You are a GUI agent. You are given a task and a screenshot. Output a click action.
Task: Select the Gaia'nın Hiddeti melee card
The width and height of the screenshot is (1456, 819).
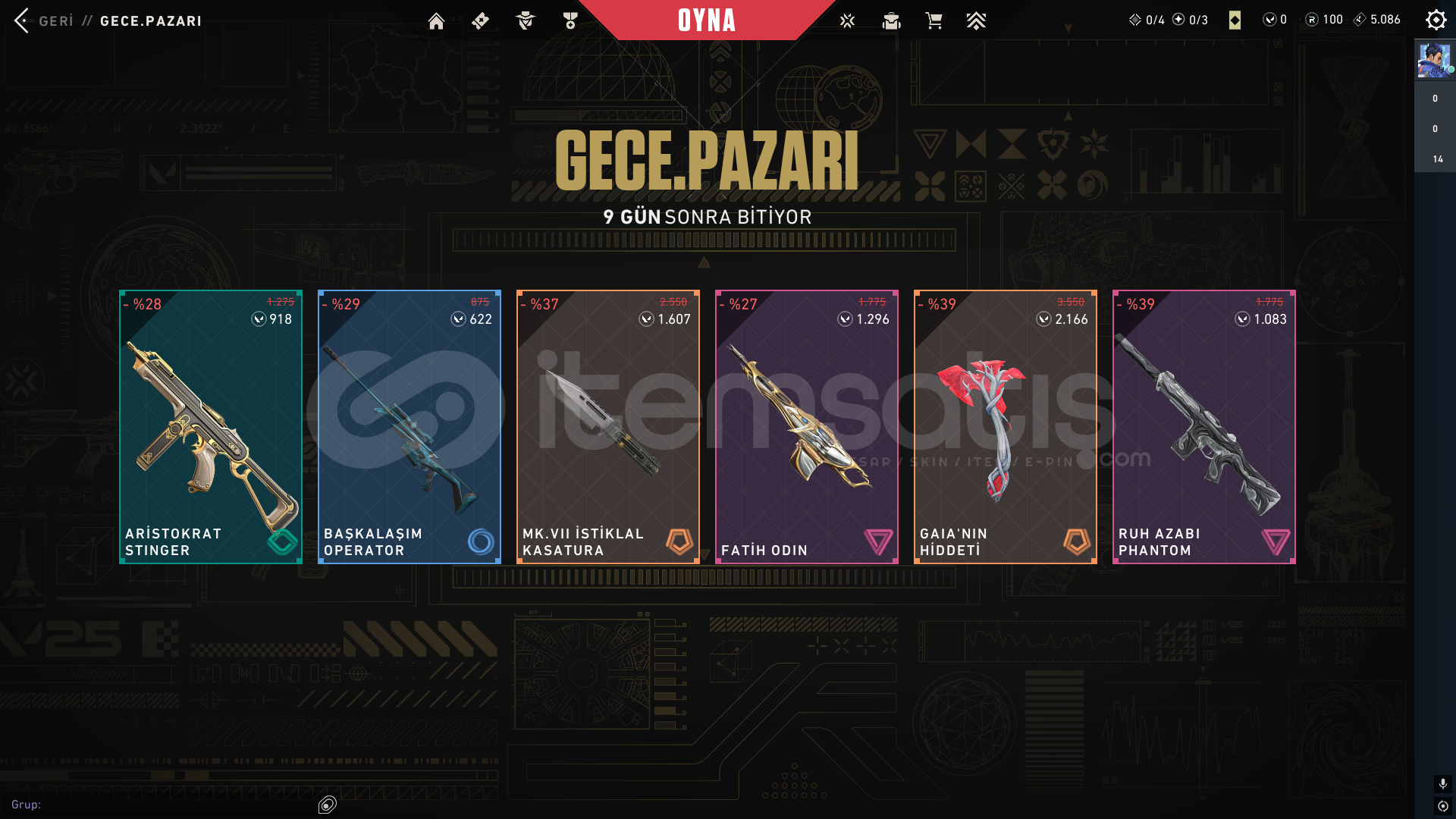(1006, 426)
